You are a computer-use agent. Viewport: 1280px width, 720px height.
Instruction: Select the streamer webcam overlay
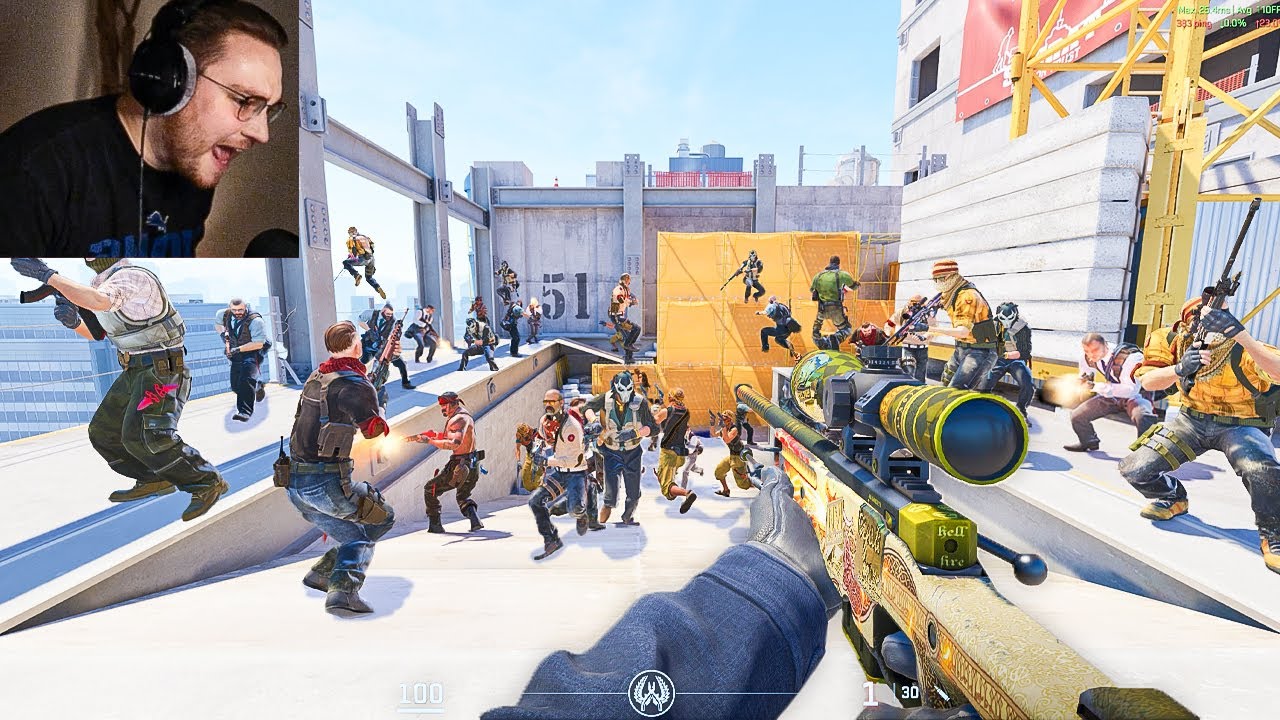(149, 128)
